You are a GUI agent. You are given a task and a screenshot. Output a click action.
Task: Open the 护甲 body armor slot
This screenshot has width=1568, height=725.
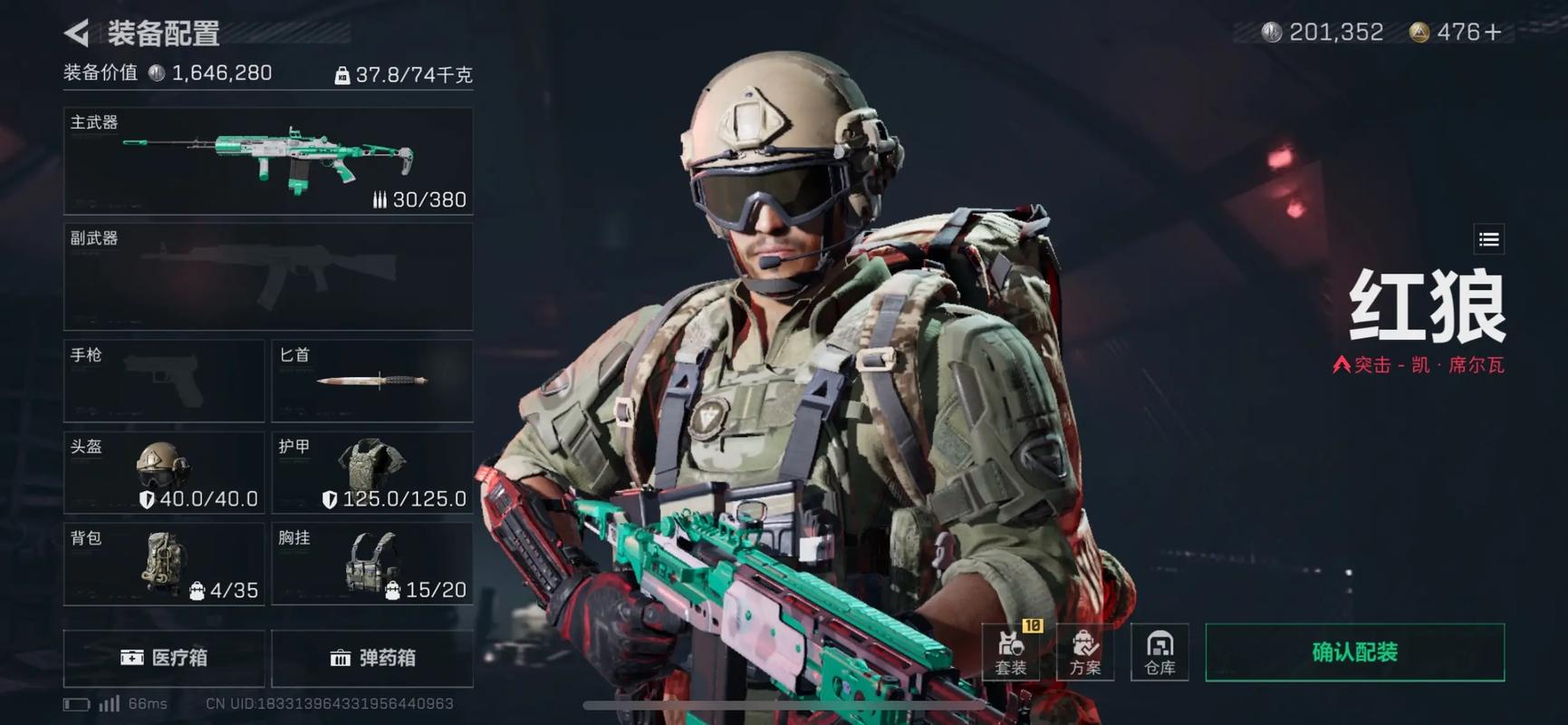pos(372,473)
